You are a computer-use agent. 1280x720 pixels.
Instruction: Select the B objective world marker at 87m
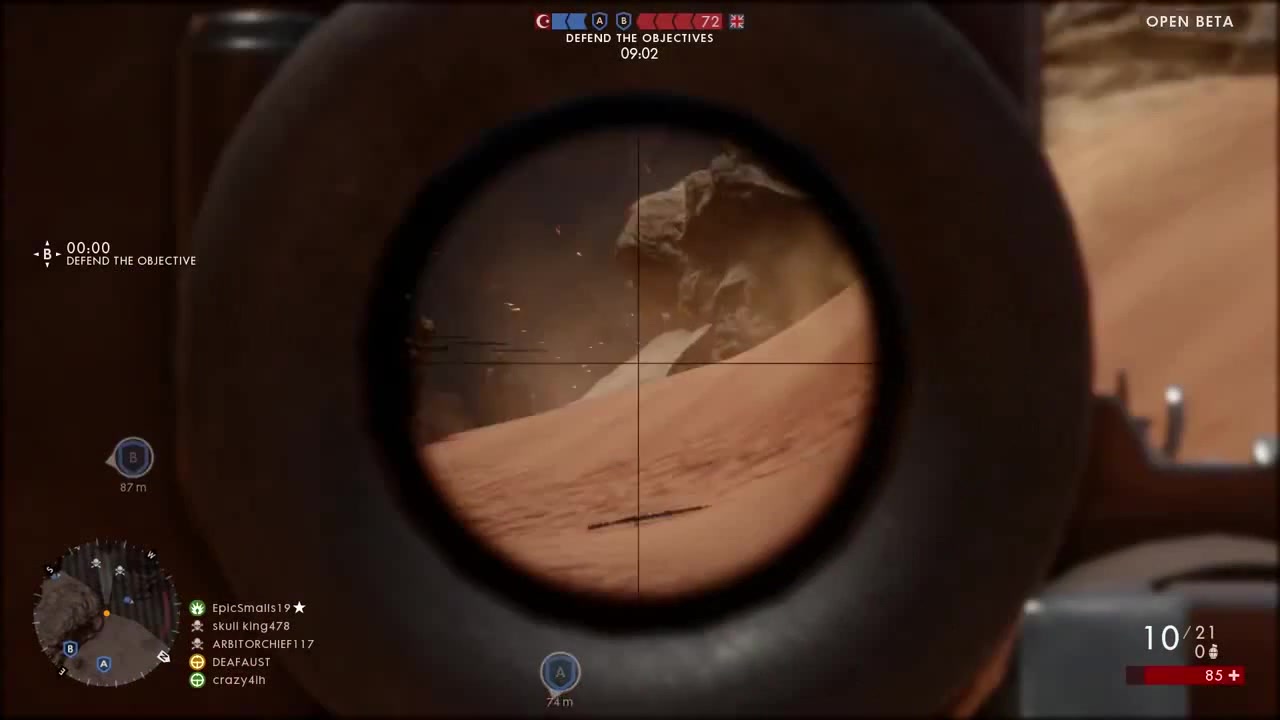133,457
